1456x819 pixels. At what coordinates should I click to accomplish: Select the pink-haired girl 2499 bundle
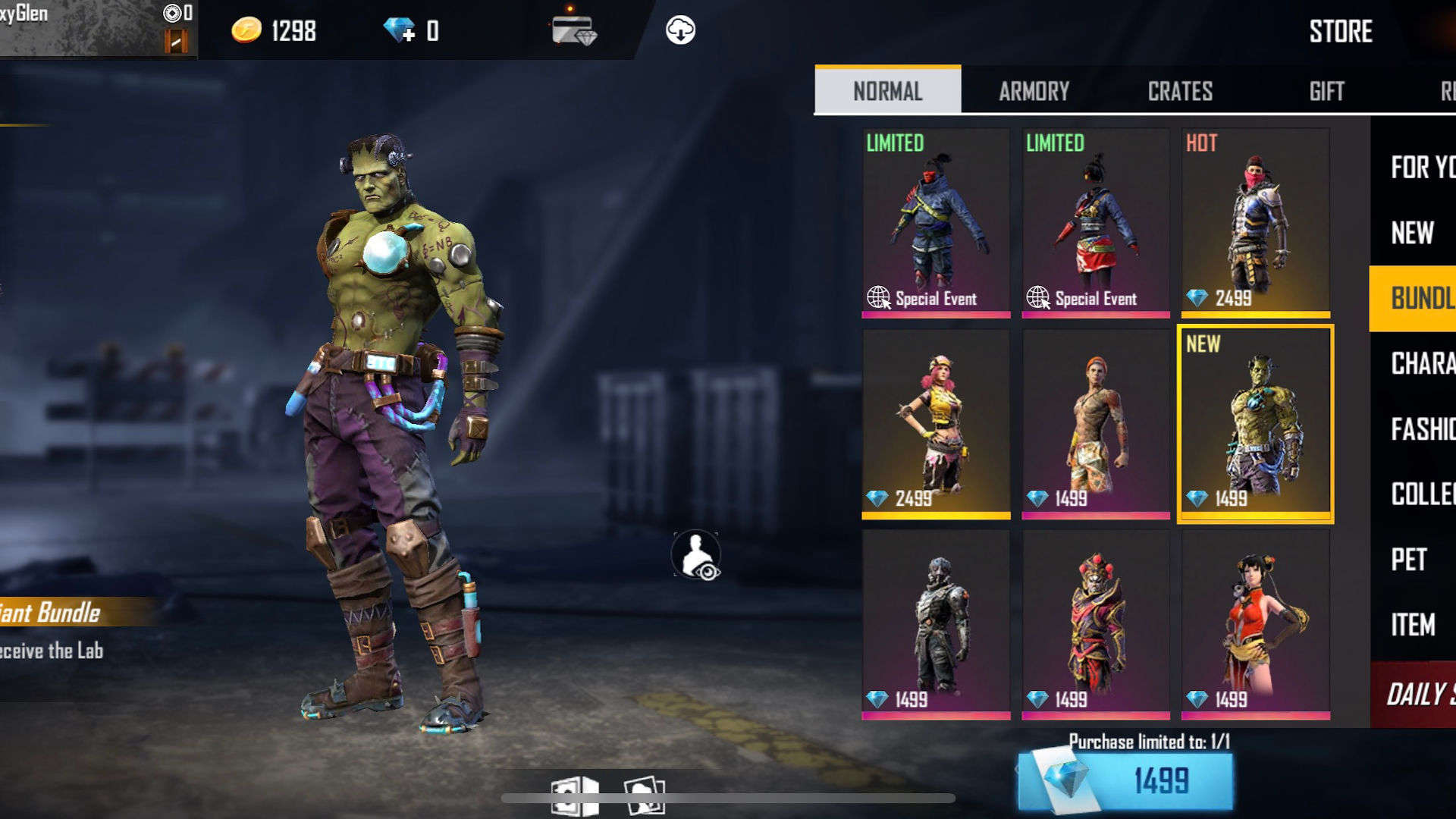[x=936, y=424]
